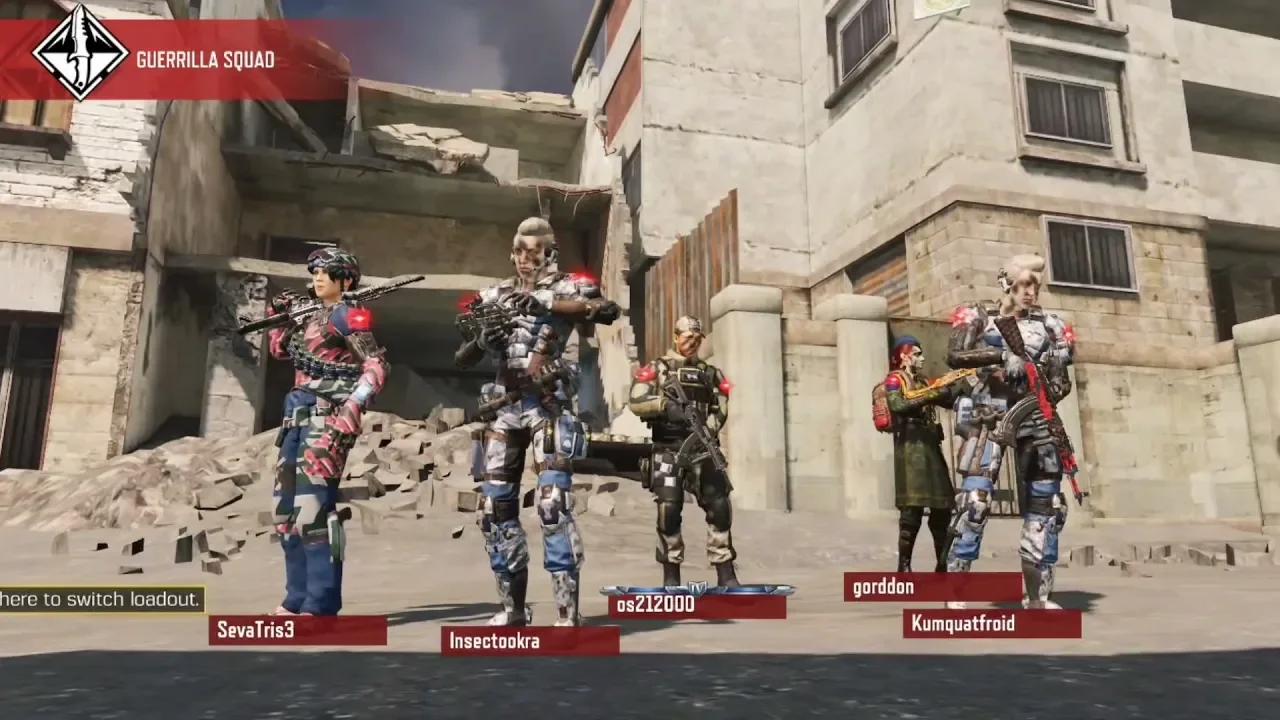Select the Insectookra player name tag

pos(529,641)
